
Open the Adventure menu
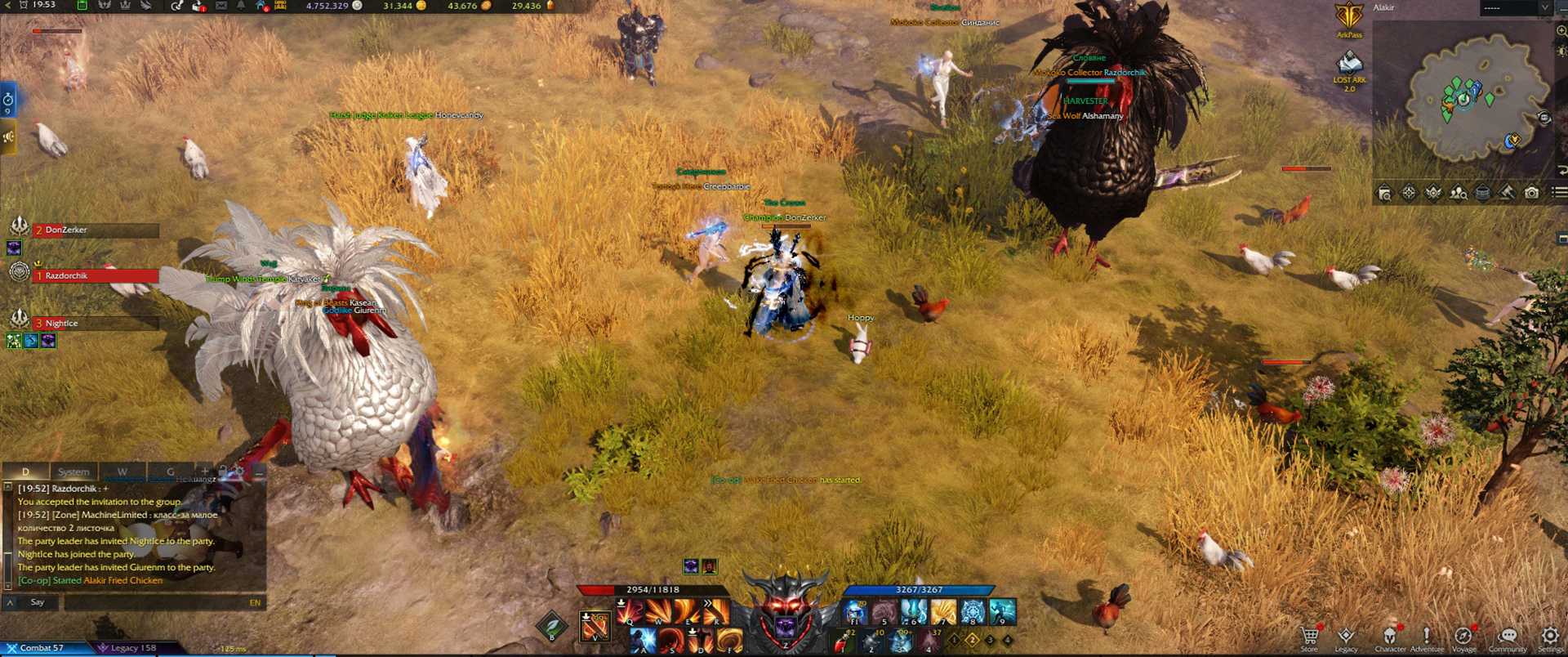click(x=1427, y=636)
